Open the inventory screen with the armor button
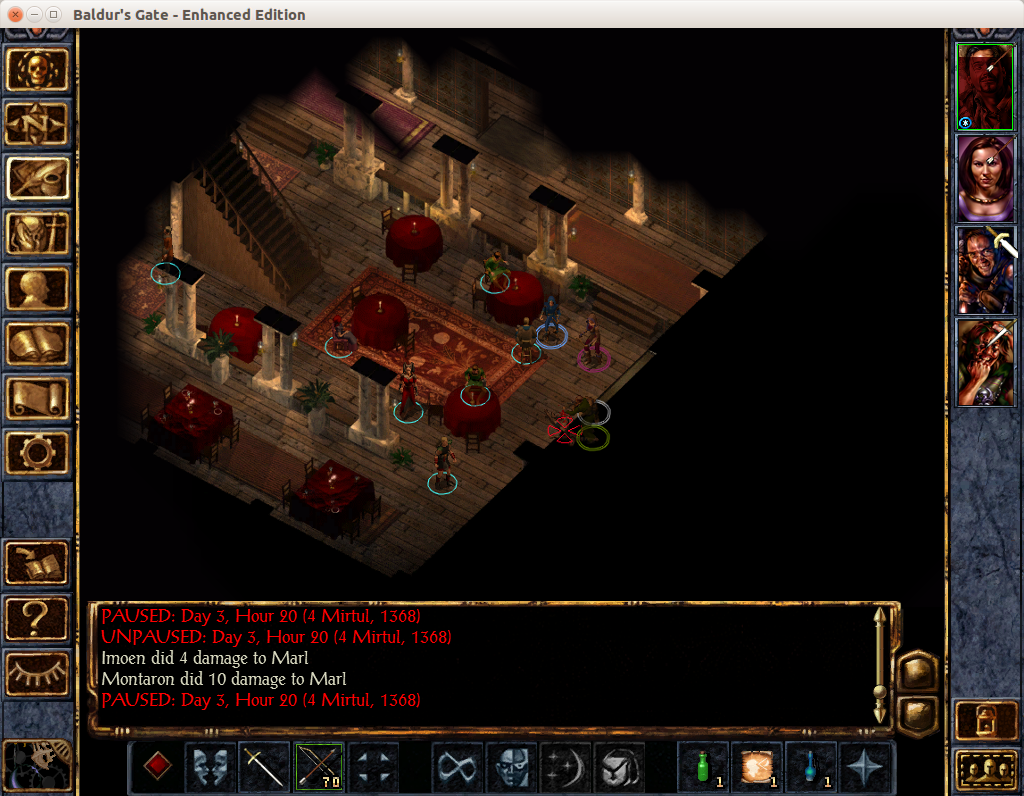The image size is (1024, 796). click(x=39, y=233)
